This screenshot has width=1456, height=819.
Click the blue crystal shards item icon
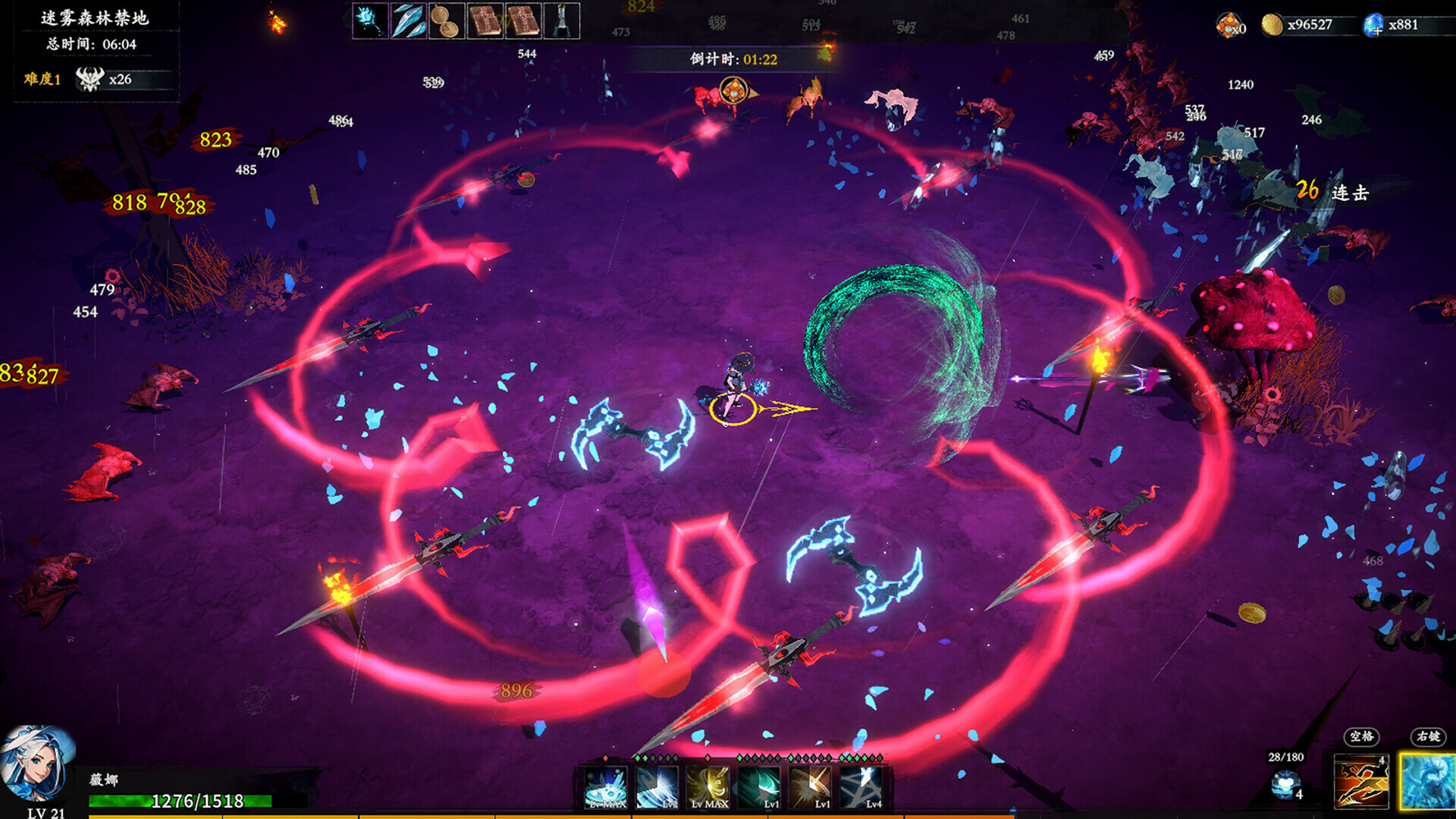pos(408,20)
